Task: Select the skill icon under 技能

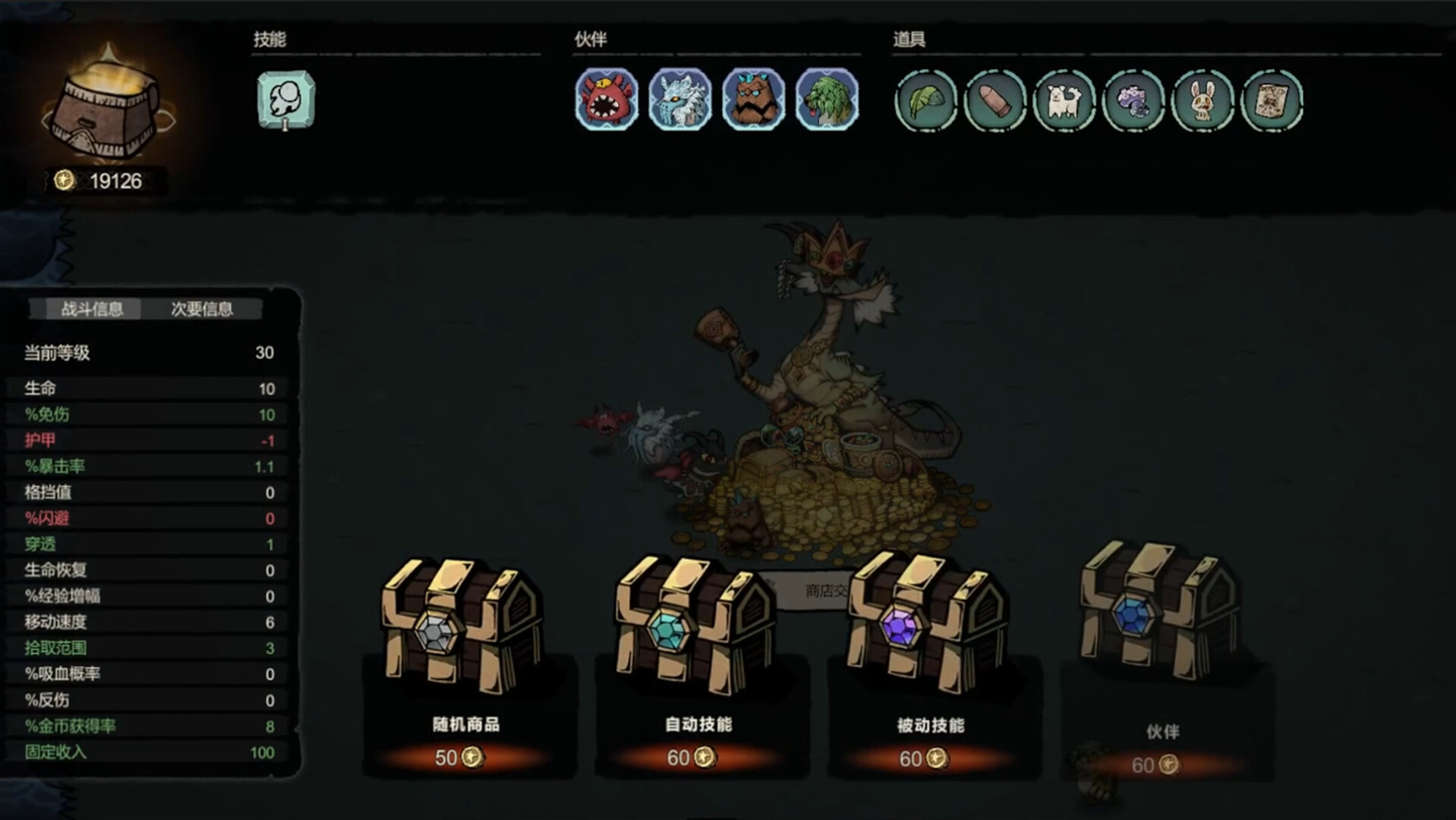Action: pyautogui.click(x=285, y=101)
